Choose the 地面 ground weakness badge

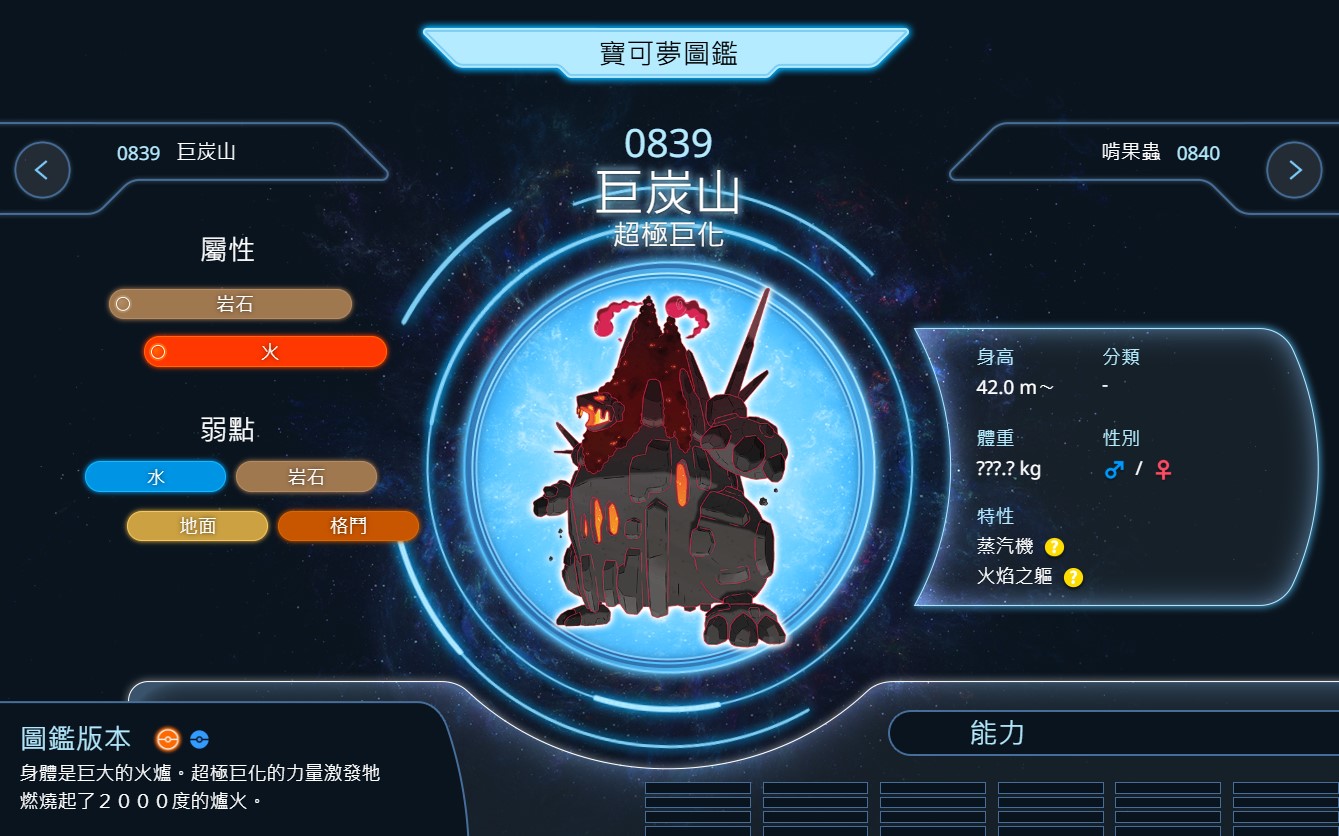coord(197,526)
